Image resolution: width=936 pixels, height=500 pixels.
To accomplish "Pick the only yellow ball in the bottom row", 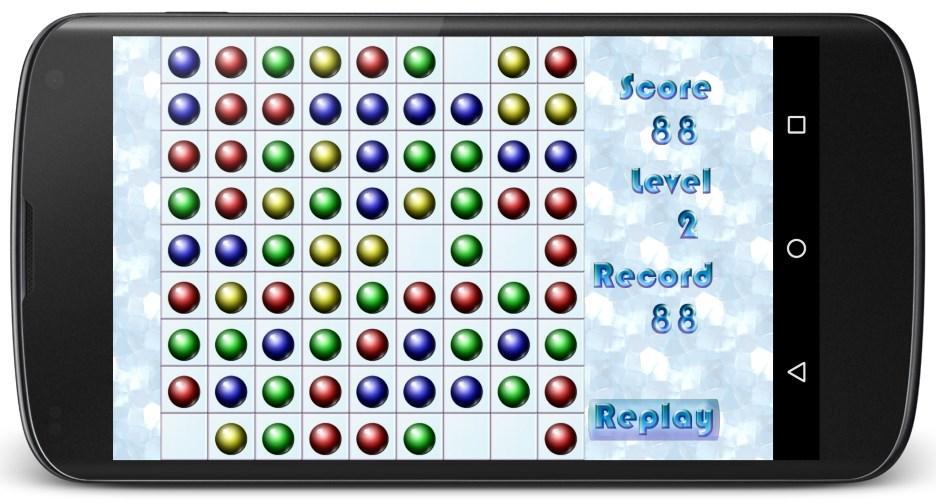I will (231, 437).
